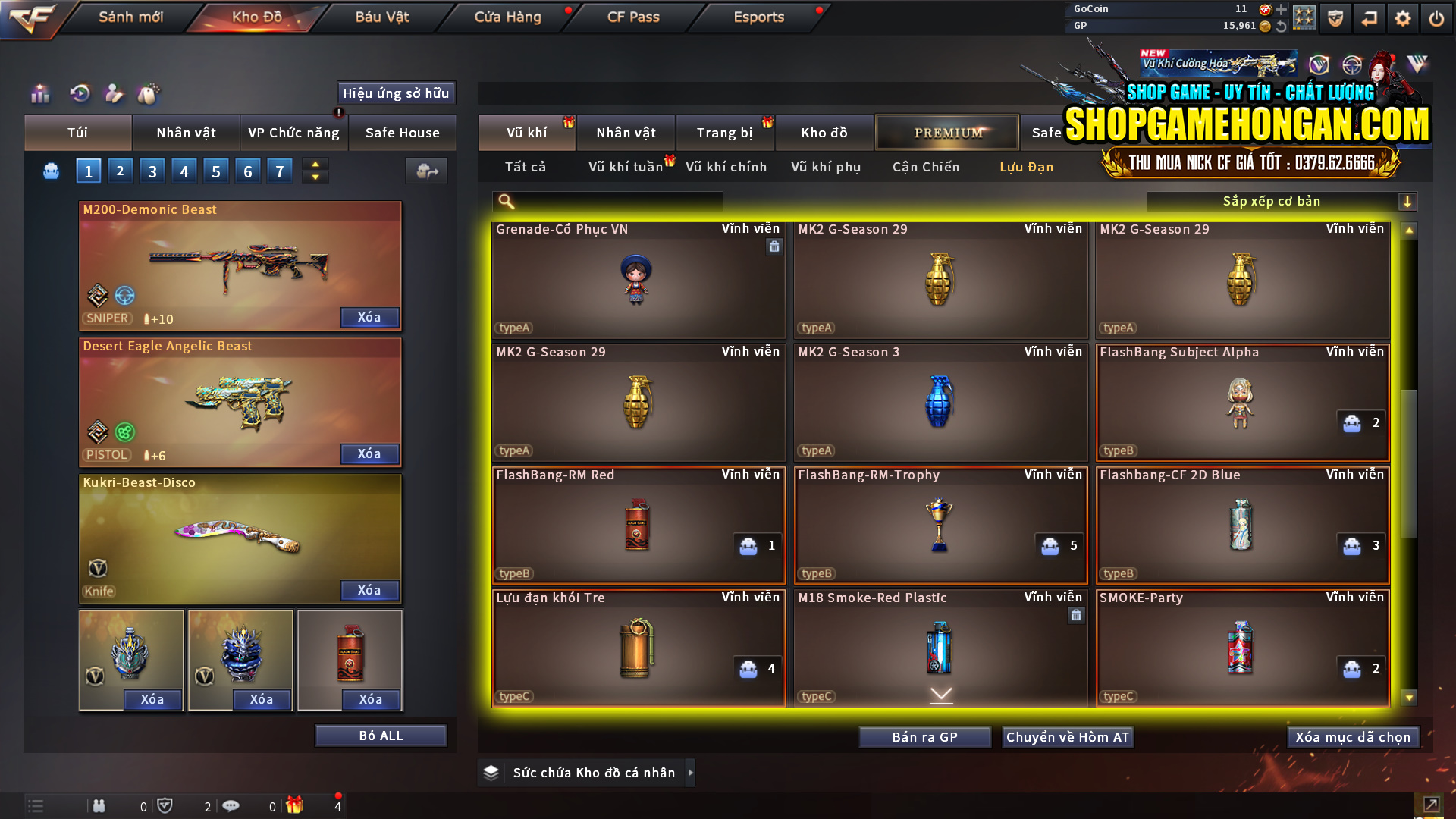The image size is (1456, 819).
Task: Select the character assist icon near top left
Action: click(x=115, y=94)
